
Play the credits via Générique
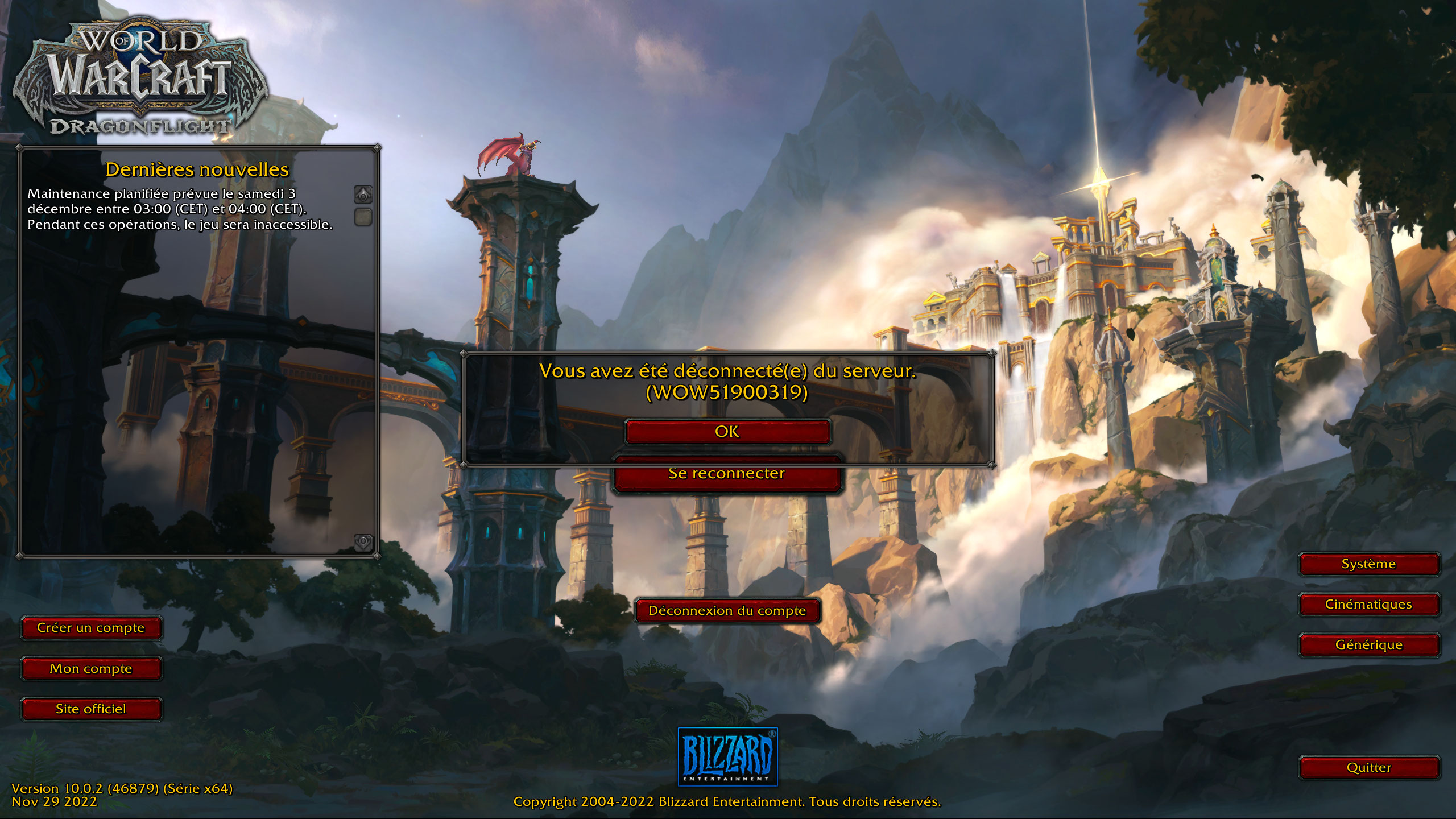[1368, 645]
